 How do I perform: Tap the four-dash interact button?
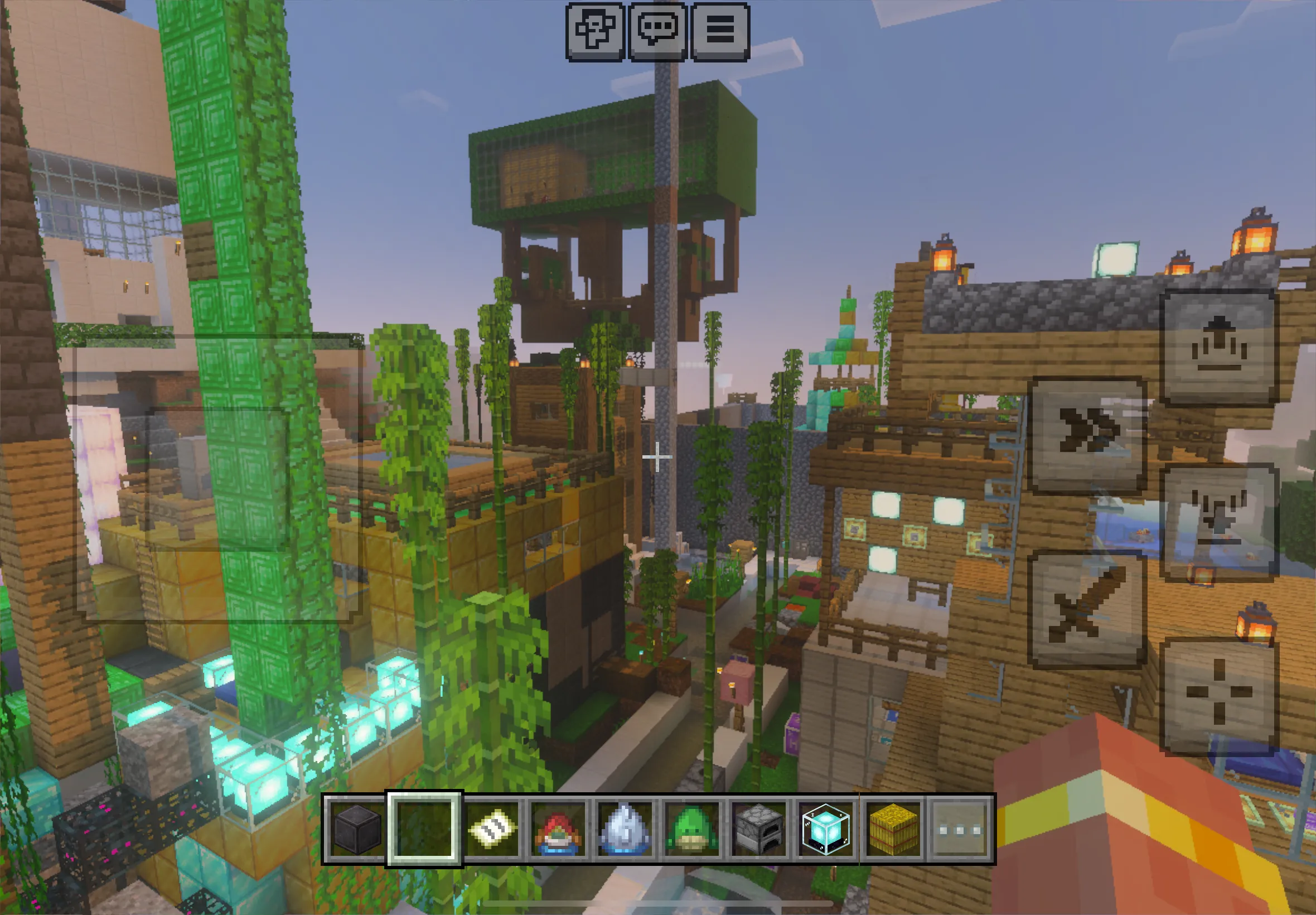click(x=1219, y=696)
